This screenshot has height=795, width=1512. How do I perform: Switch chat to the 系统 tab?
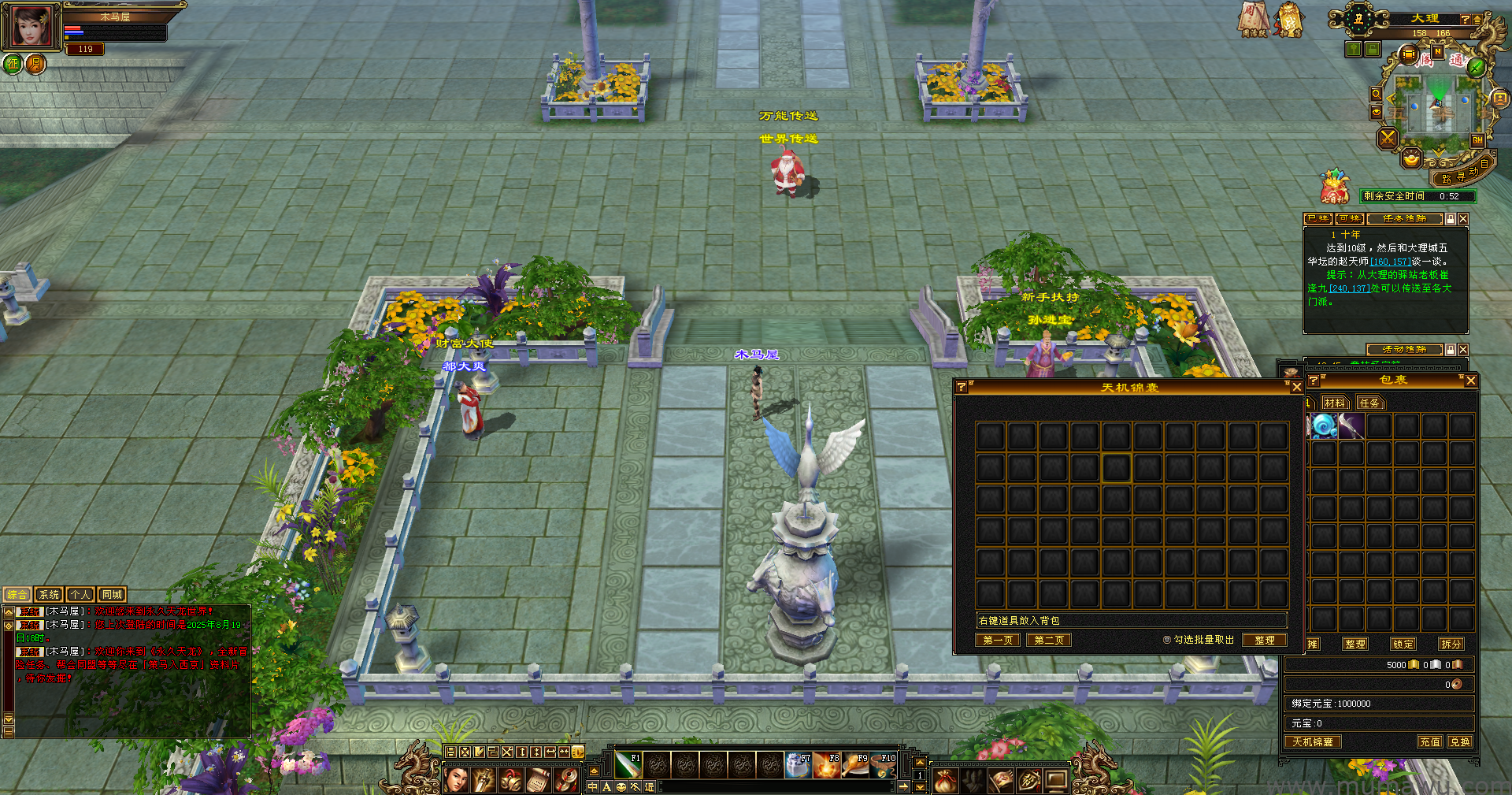(x=49, y=595)
